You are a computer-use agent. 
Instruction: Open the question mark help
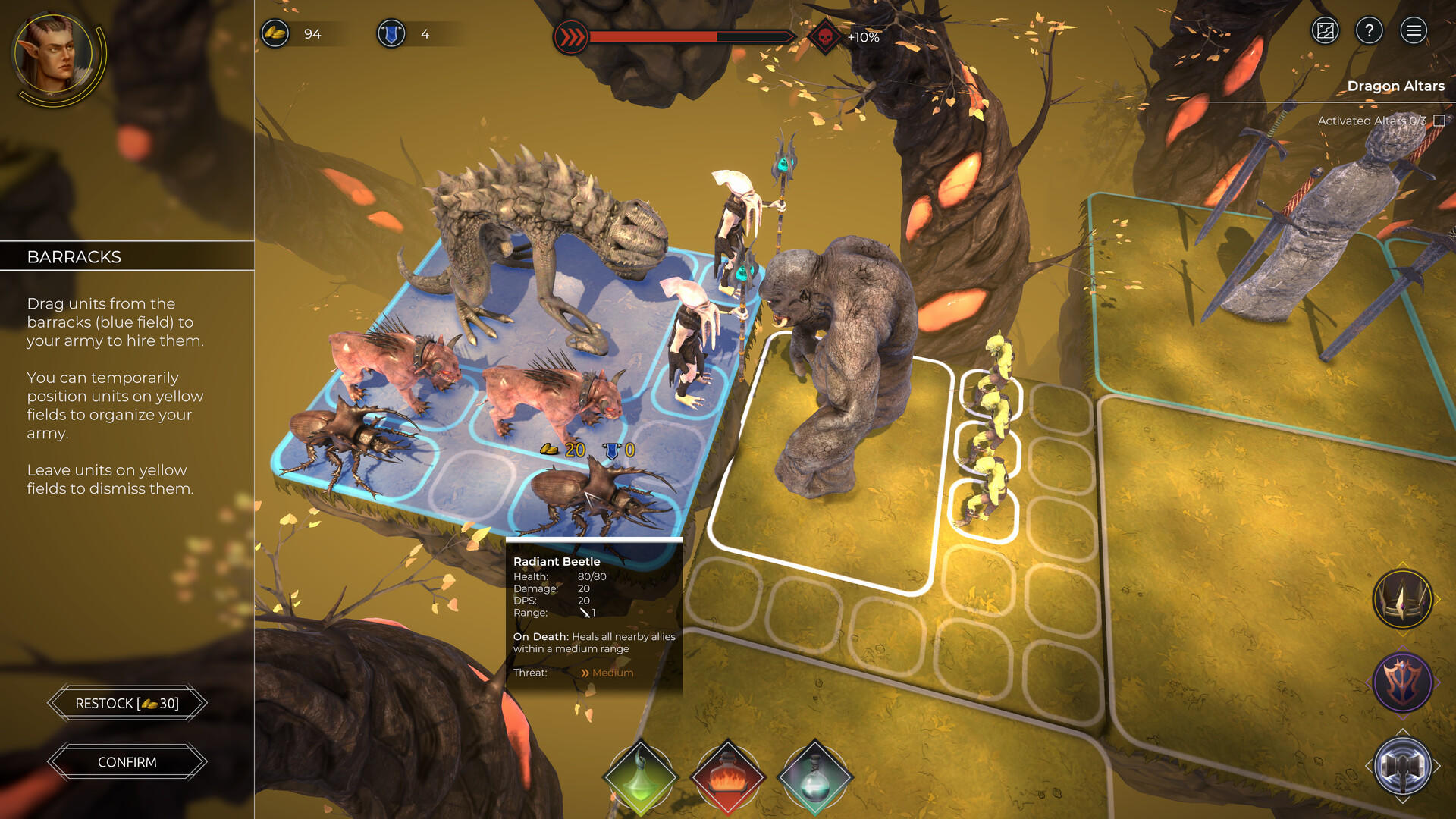click(1369, 31)
